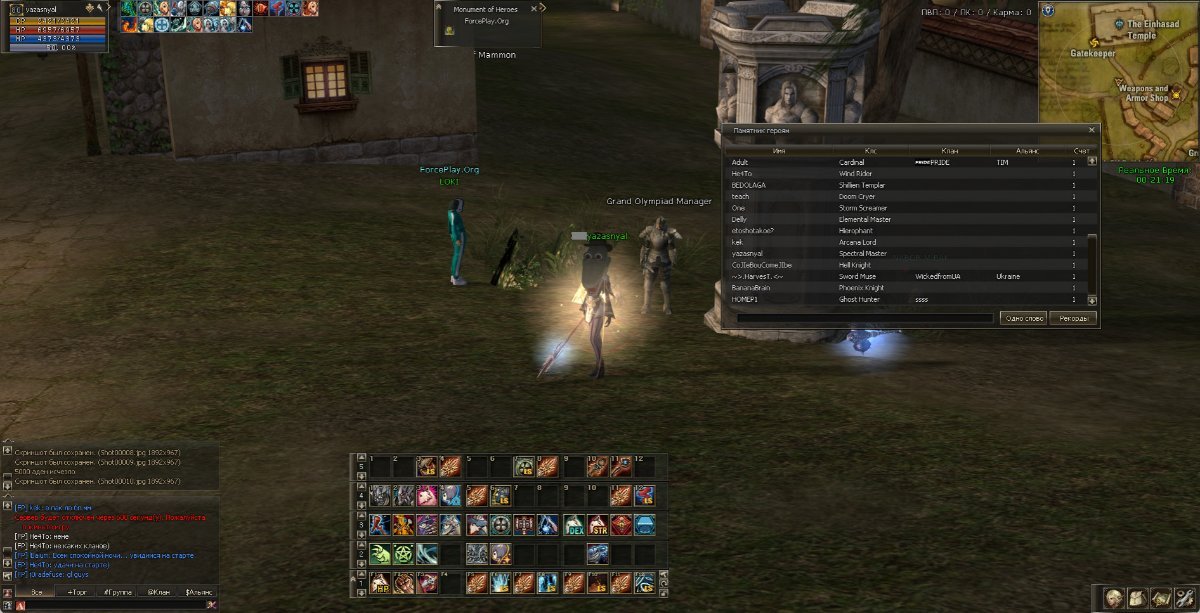Select the "Все" chat tab
Screen dimensions: 1200x613
pos(37,592)
